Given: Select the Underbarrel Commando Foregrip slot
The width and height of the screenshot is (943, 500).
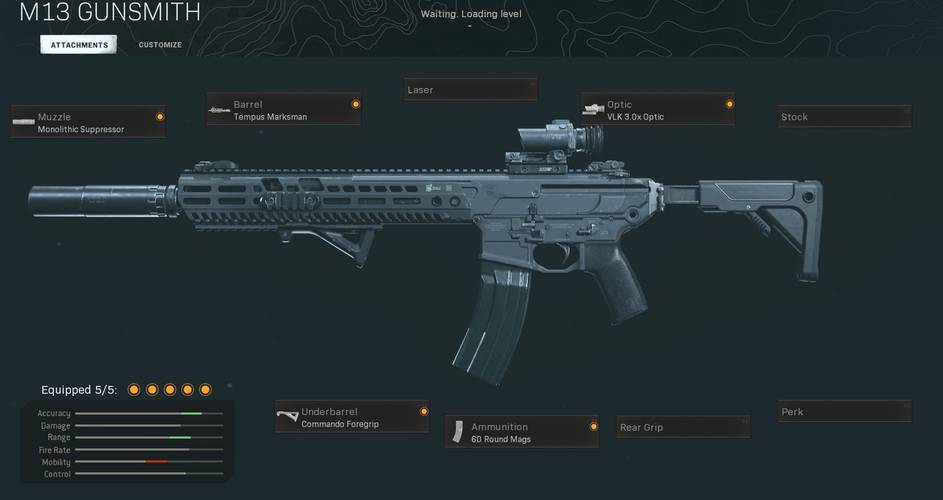Looking at the screenshot, I should pos(352,418).
